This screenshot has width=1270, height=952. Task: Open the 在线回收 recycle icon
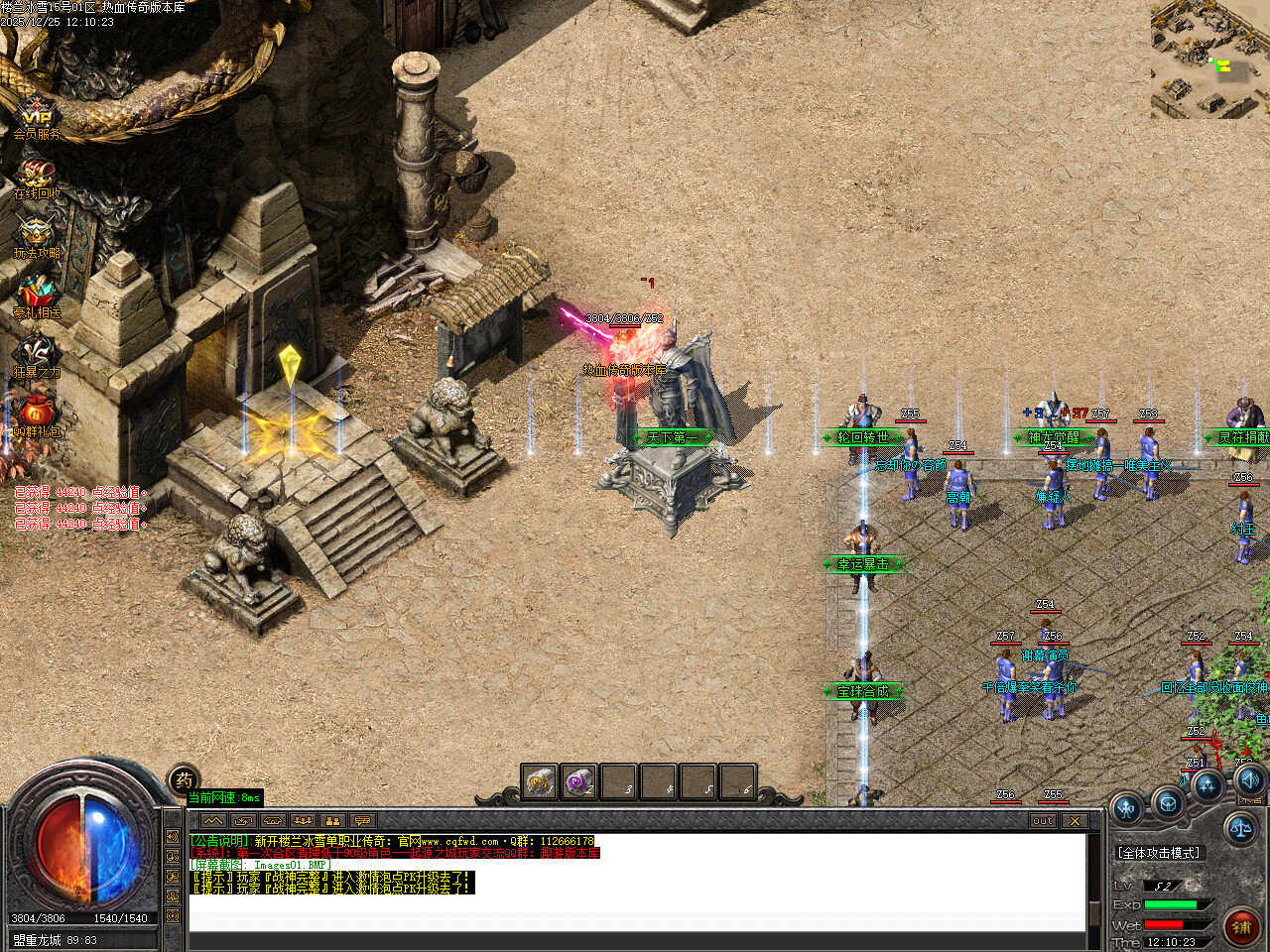(x=37, y=176)
